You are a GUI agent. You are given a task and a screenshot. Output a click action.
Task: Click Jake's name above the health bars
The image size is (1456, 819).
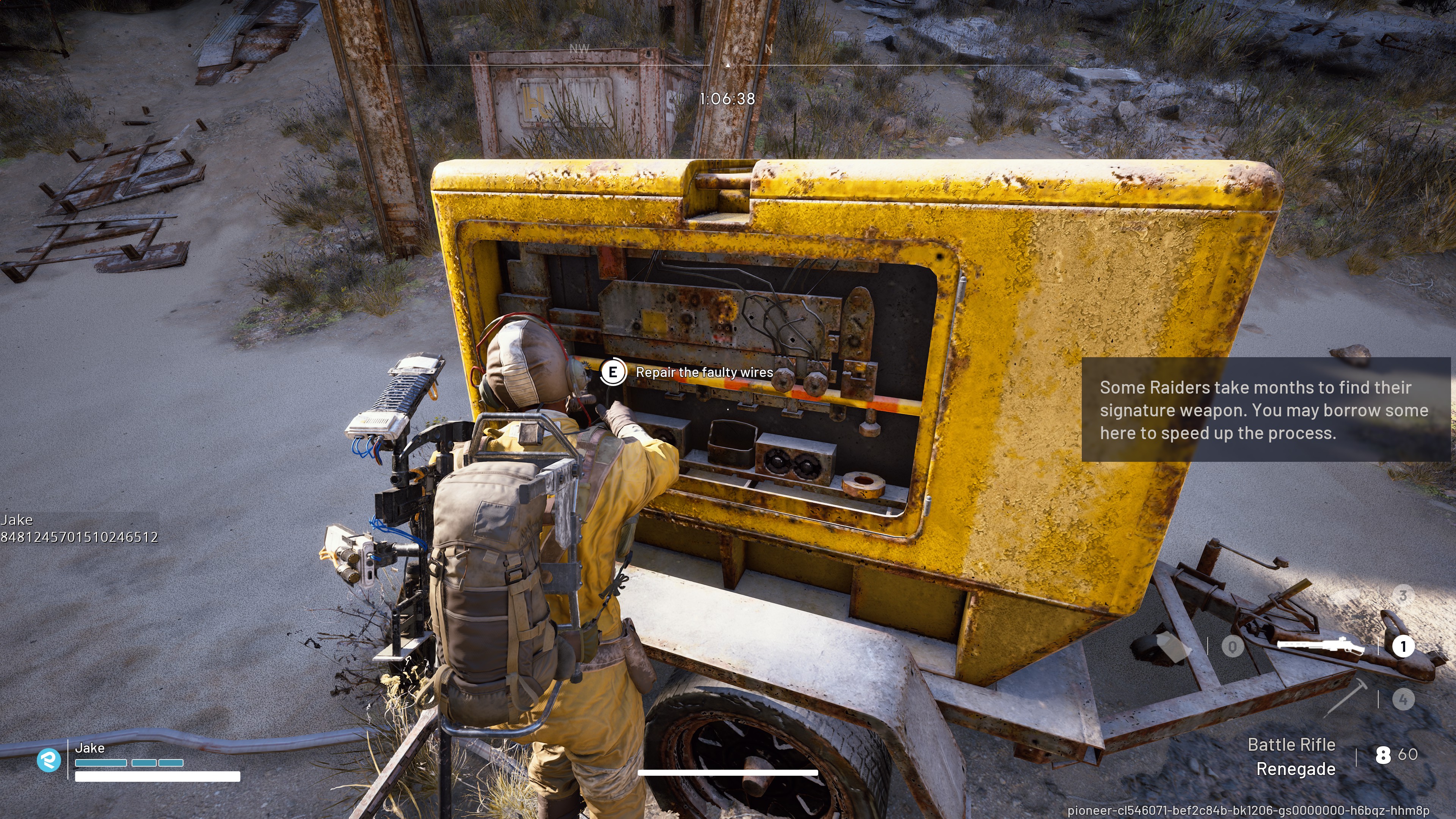(x=90, y=747)
